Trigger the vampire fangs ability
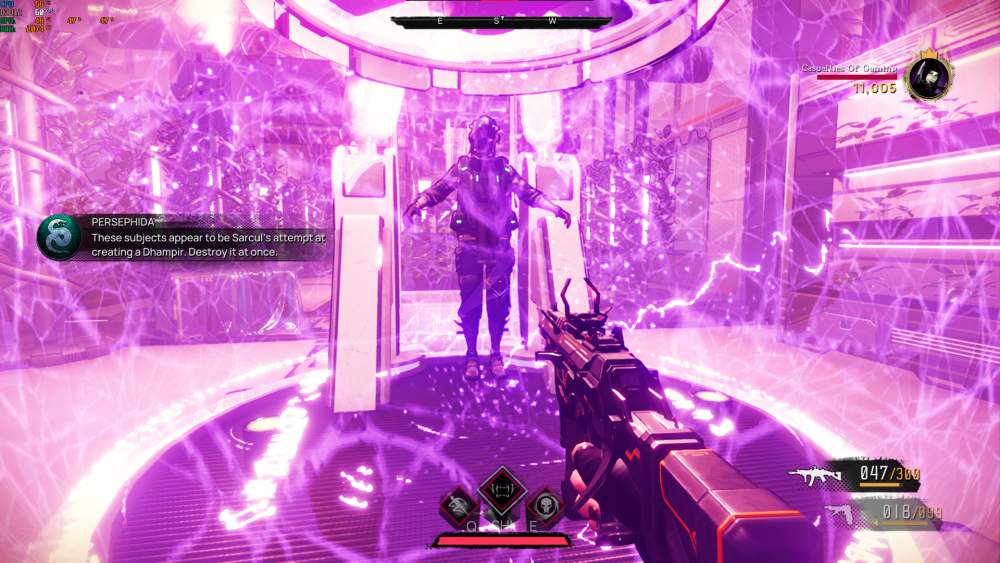Screen dimensions: 1000x563 coord(502,490)
